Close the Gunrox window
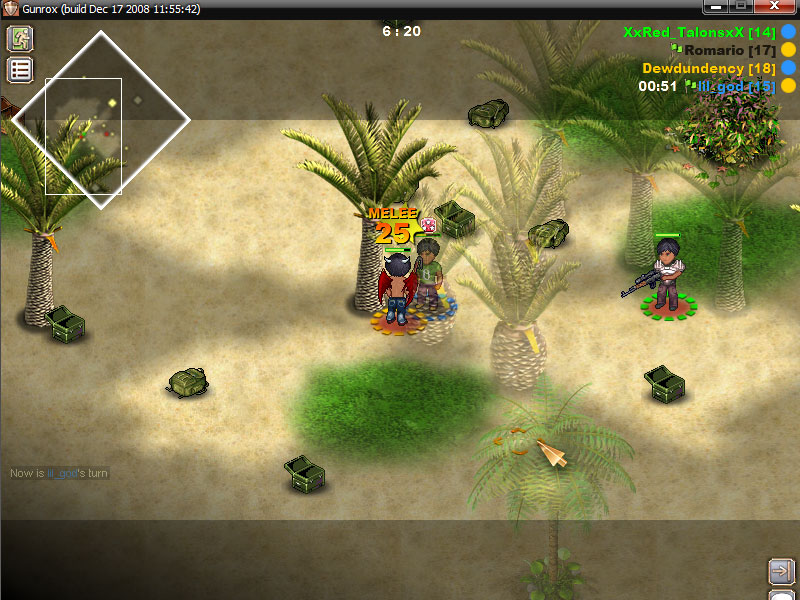The width and height of the screenshot is (800, 600). pos(774,8)
